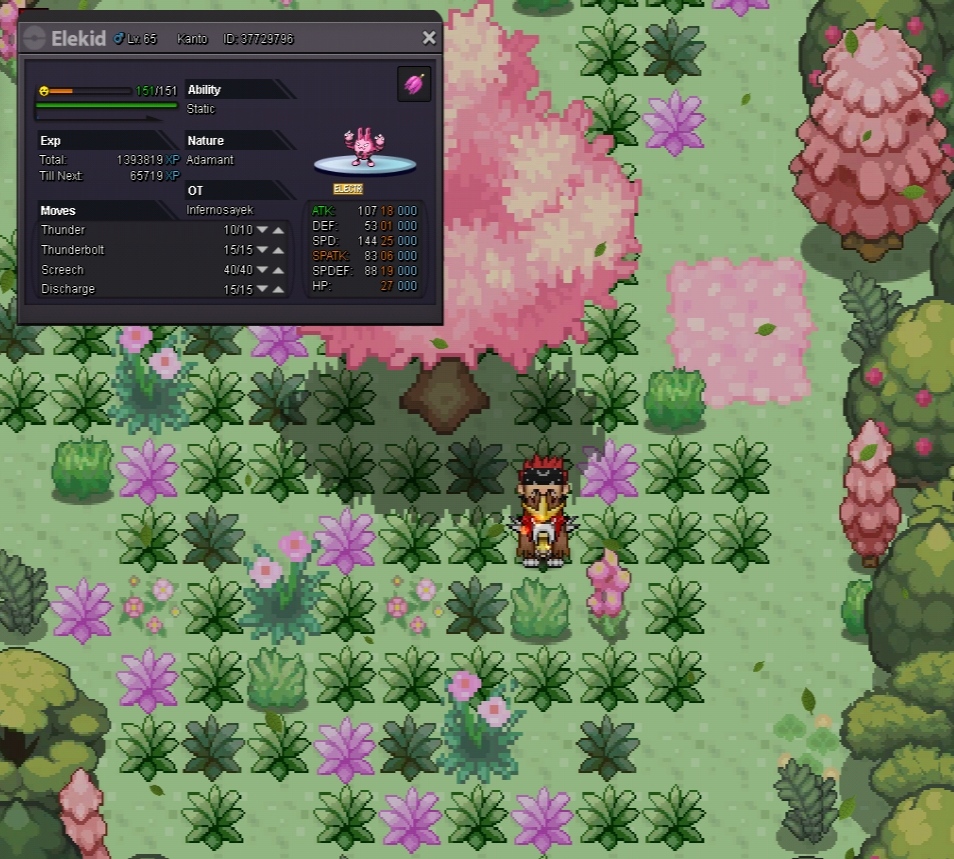The image size is (954, 859).
Task: Move Discharge up in the move list
Action: coord(278,290)
